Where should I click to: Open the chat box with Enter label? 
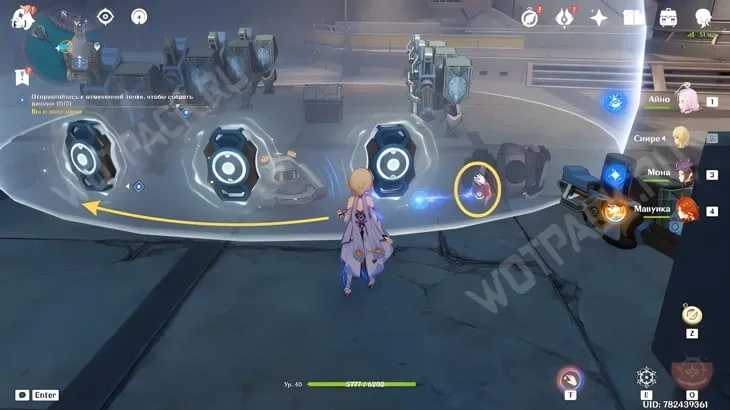click(x=38, y=395)
